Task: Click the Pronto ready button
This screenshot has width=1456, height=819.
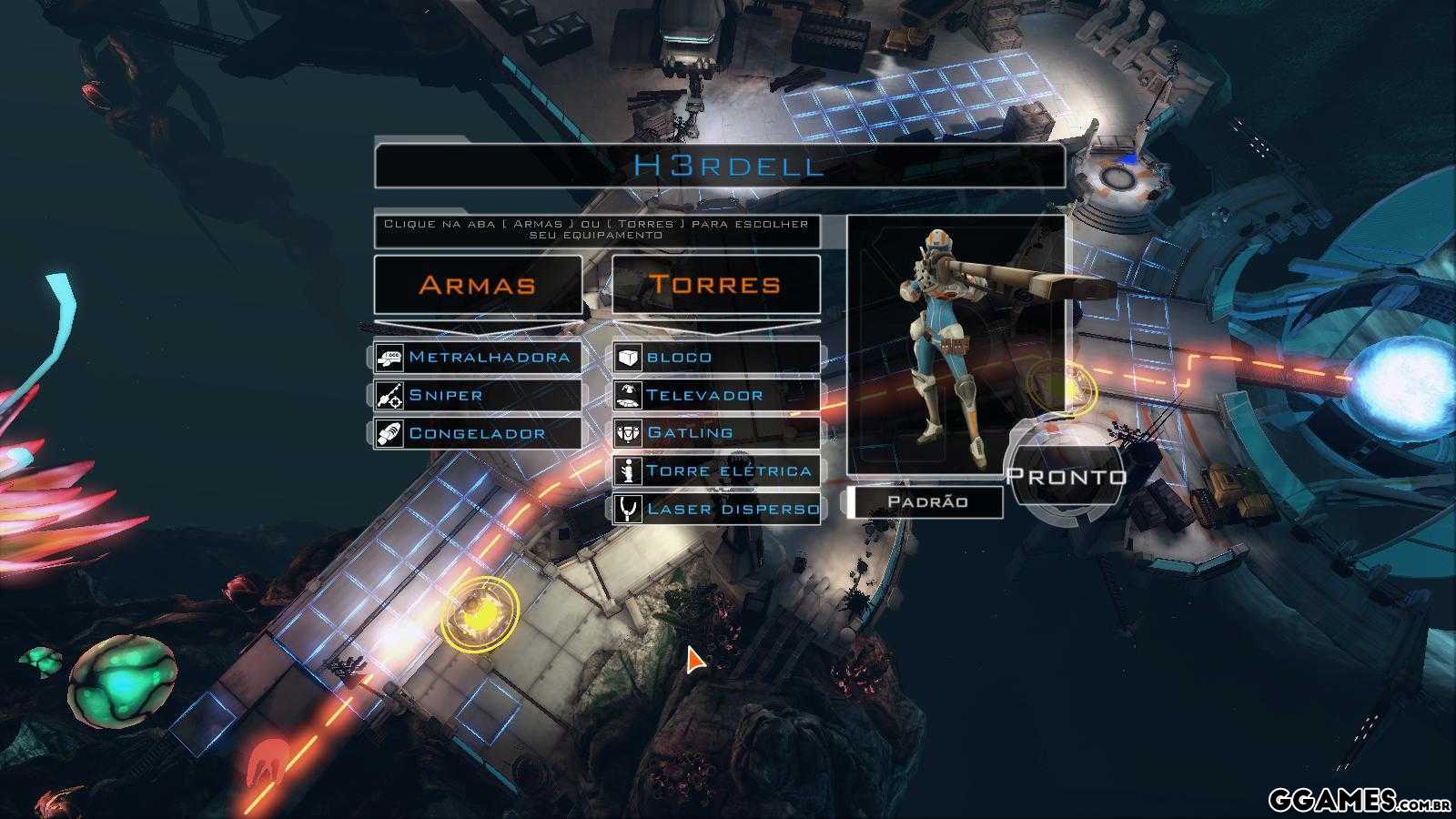Action: (x=1066, y=476)
